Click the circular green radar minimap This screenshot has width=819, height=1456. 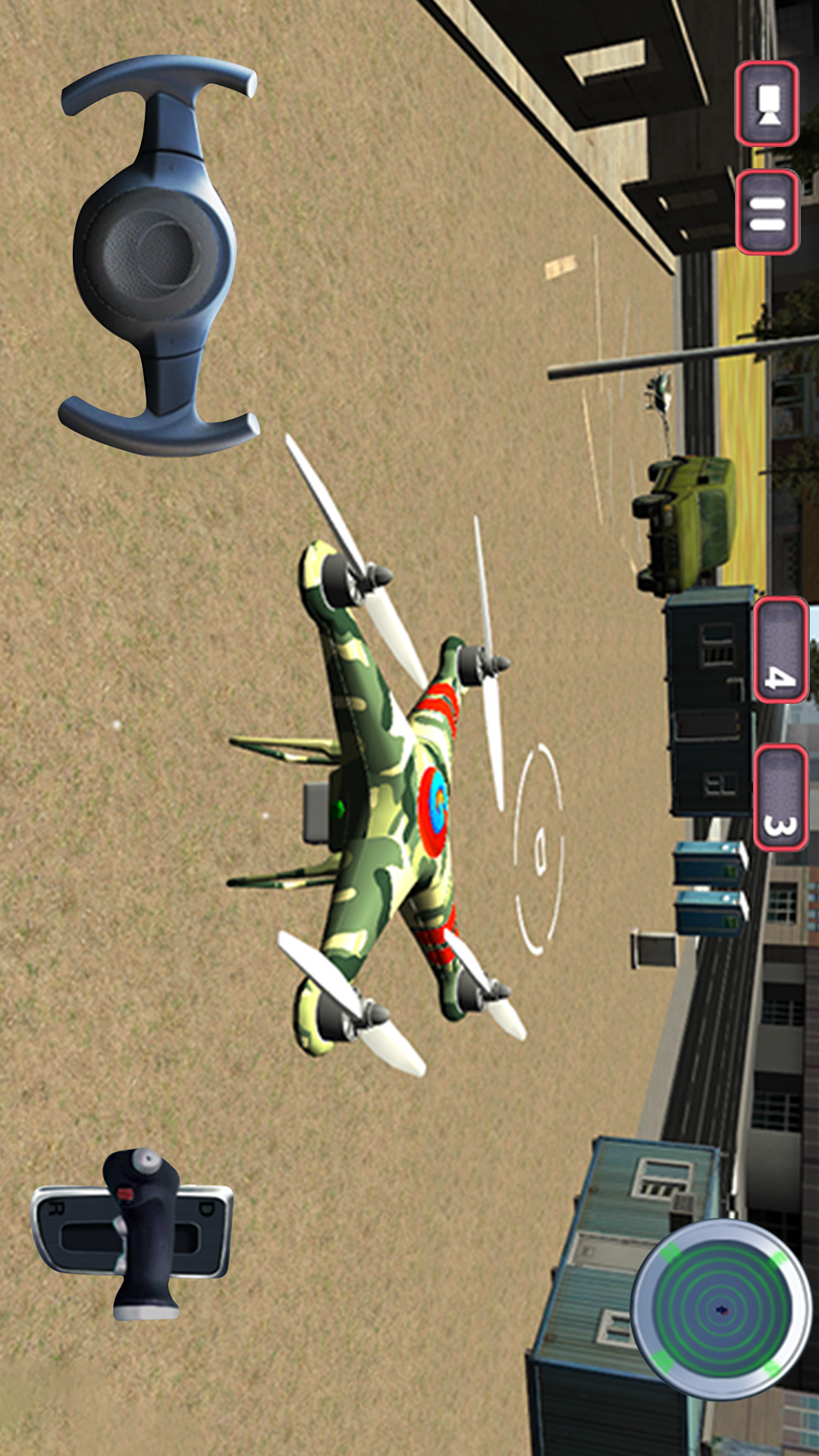[720, 1308]
